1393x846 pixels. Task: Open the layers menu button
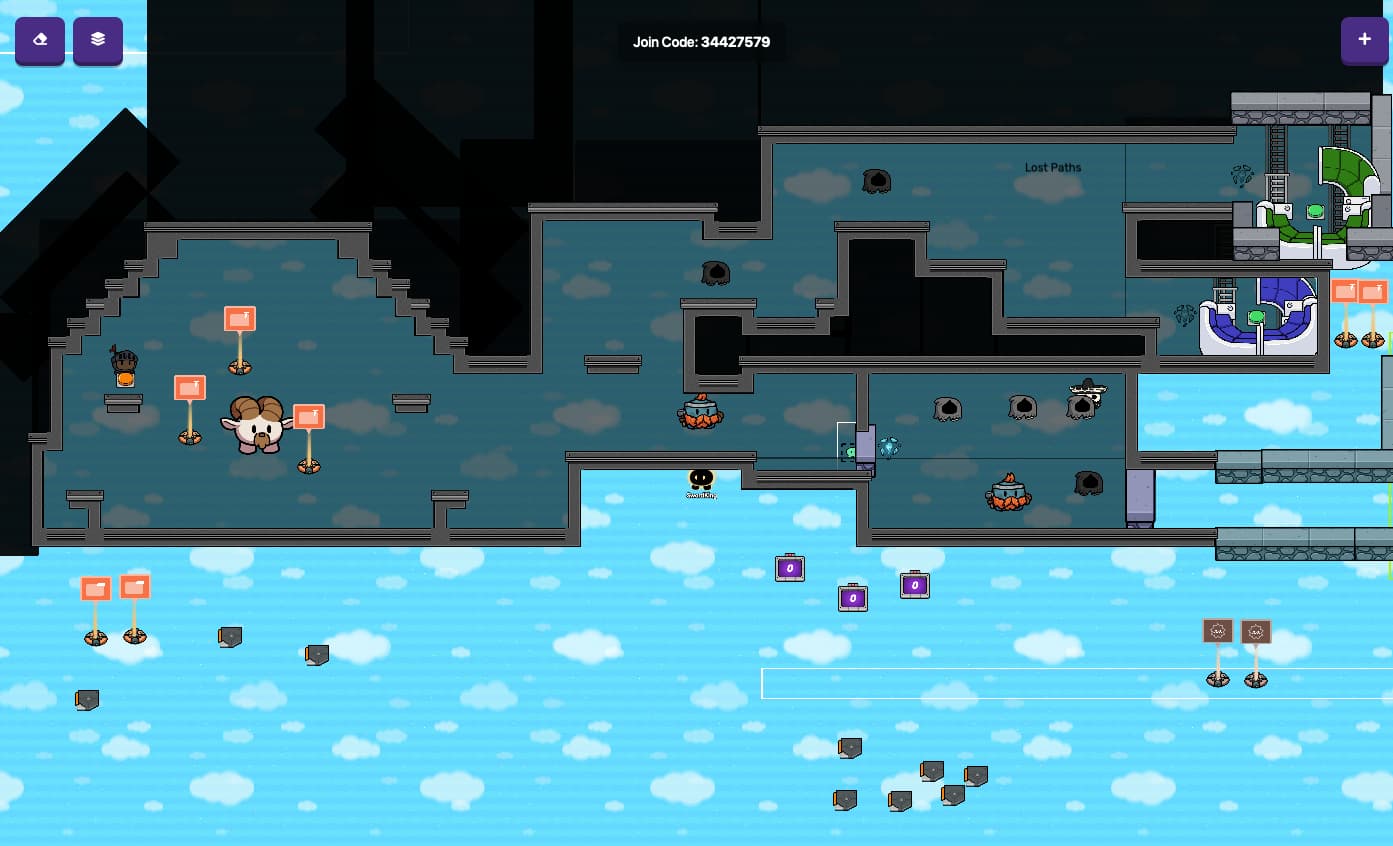click(98, 40)
